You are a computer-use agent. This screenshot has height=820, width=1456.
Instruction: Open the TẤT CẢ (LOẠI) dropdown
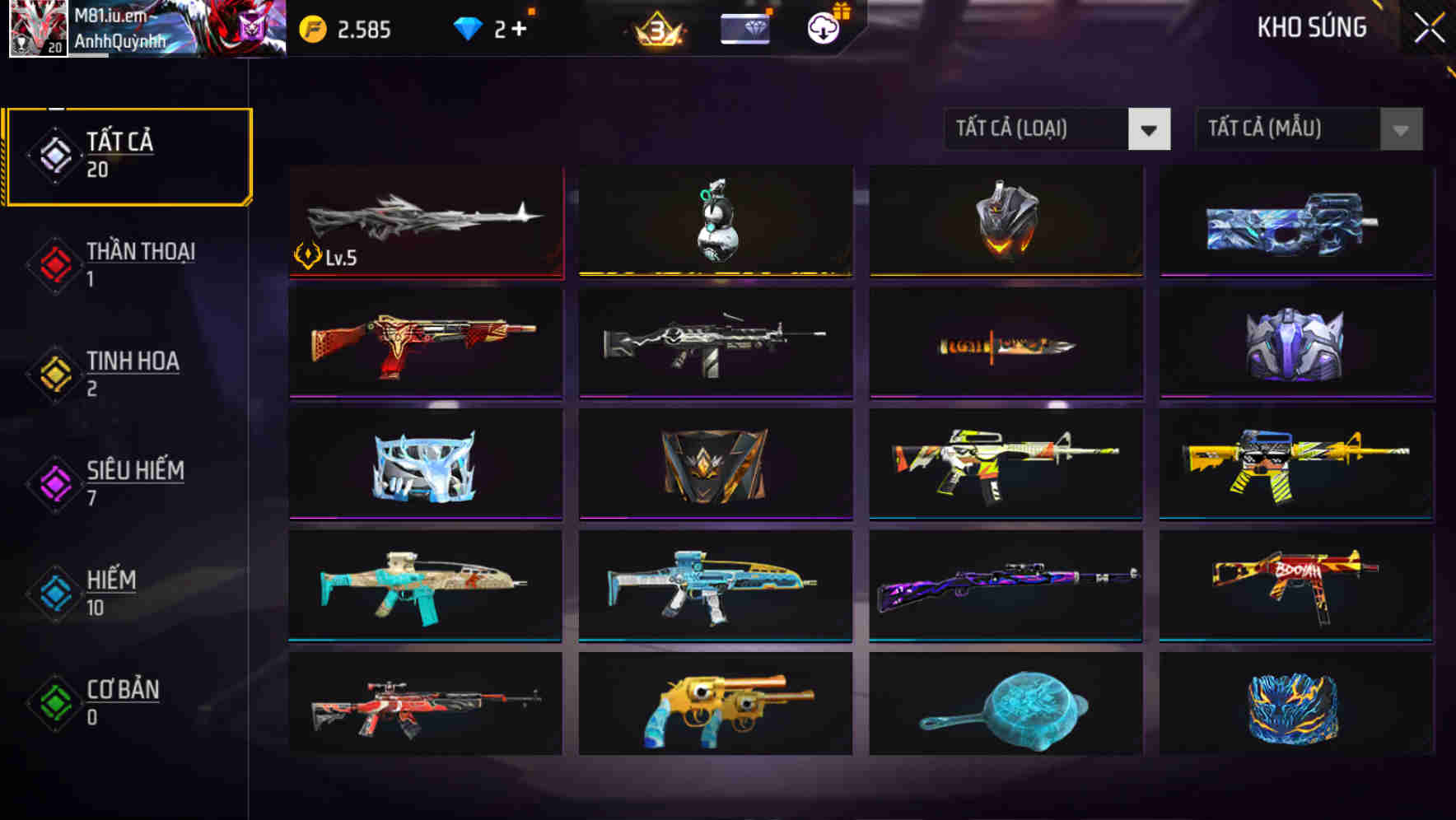[x=1038, y=129]
